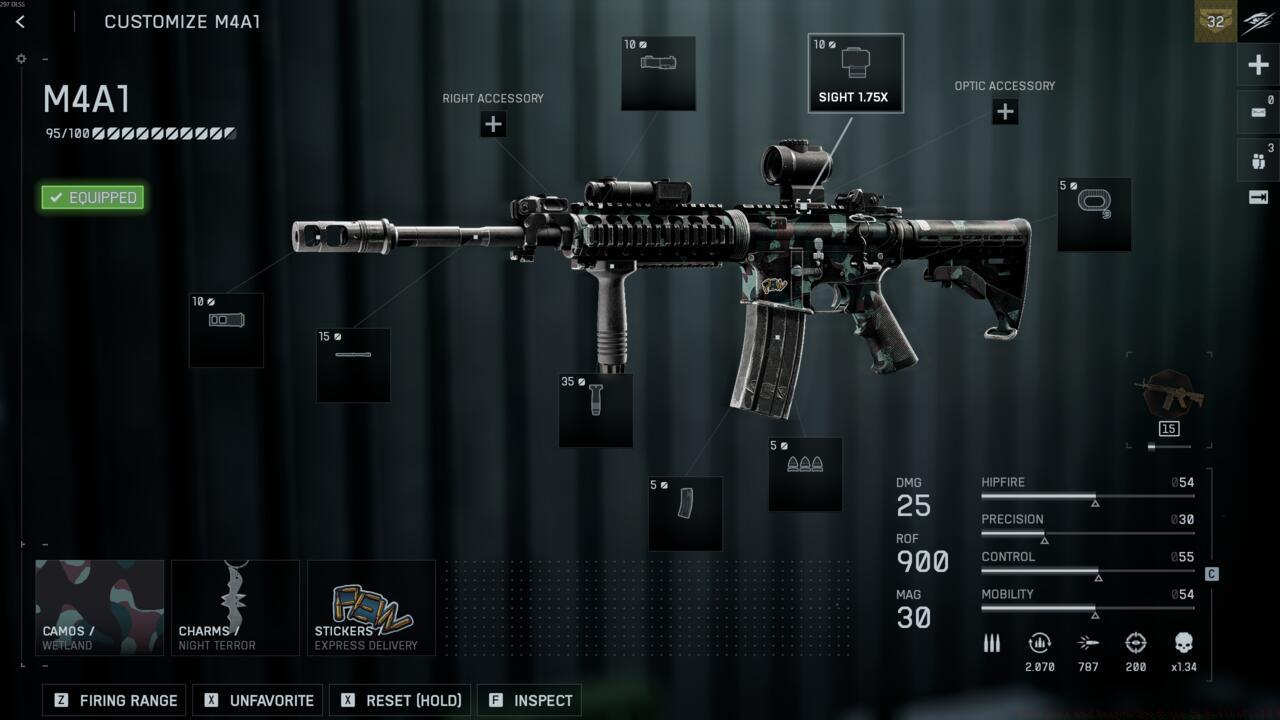
Task: Click the range 200 stat icon
Action: [x=1136, y=643]
